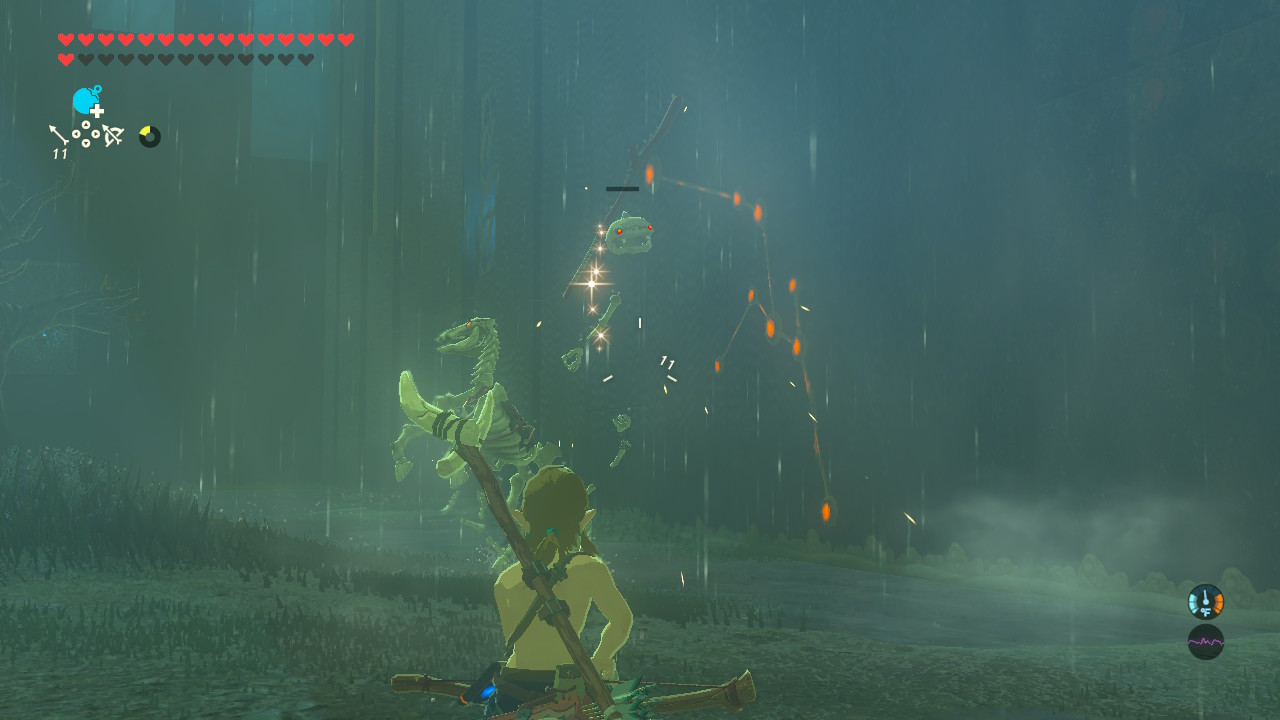Click the middle darkened heart container

click(x=196, y=58)
